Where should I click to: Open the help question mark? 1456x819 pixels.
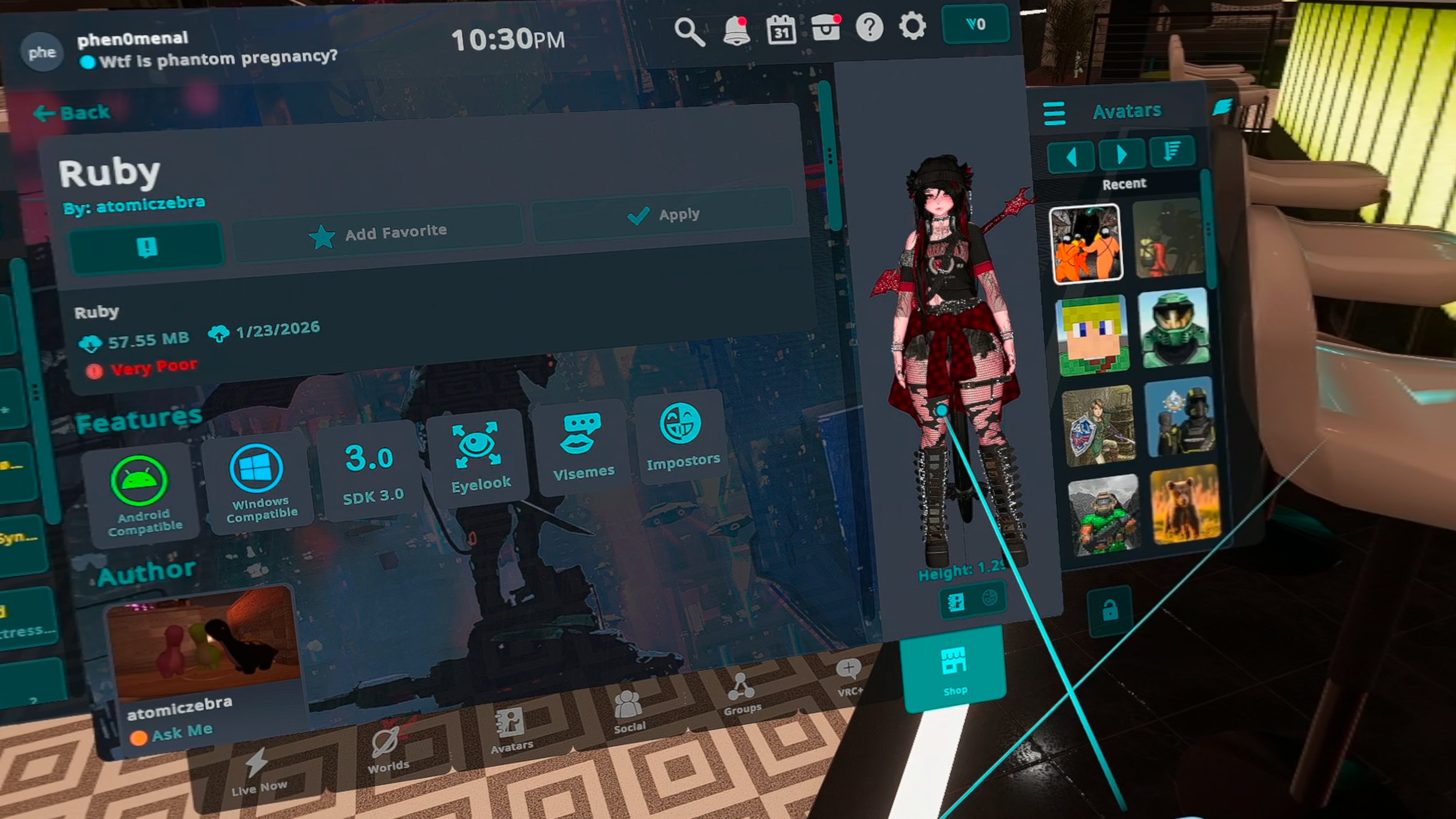[x=869, y=27]
